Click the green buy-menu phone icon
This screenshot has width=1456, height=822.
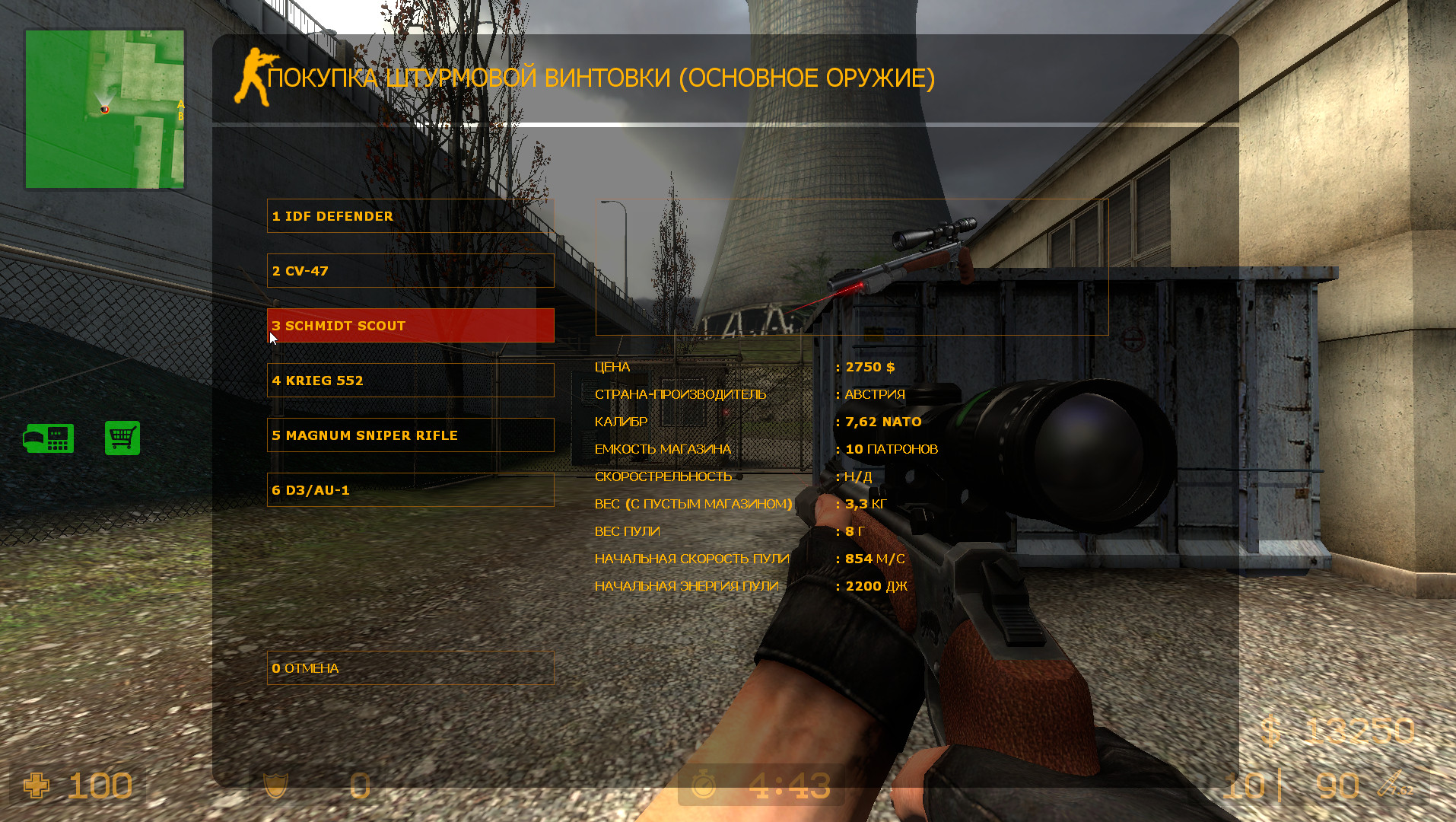[x=49, y=439]
